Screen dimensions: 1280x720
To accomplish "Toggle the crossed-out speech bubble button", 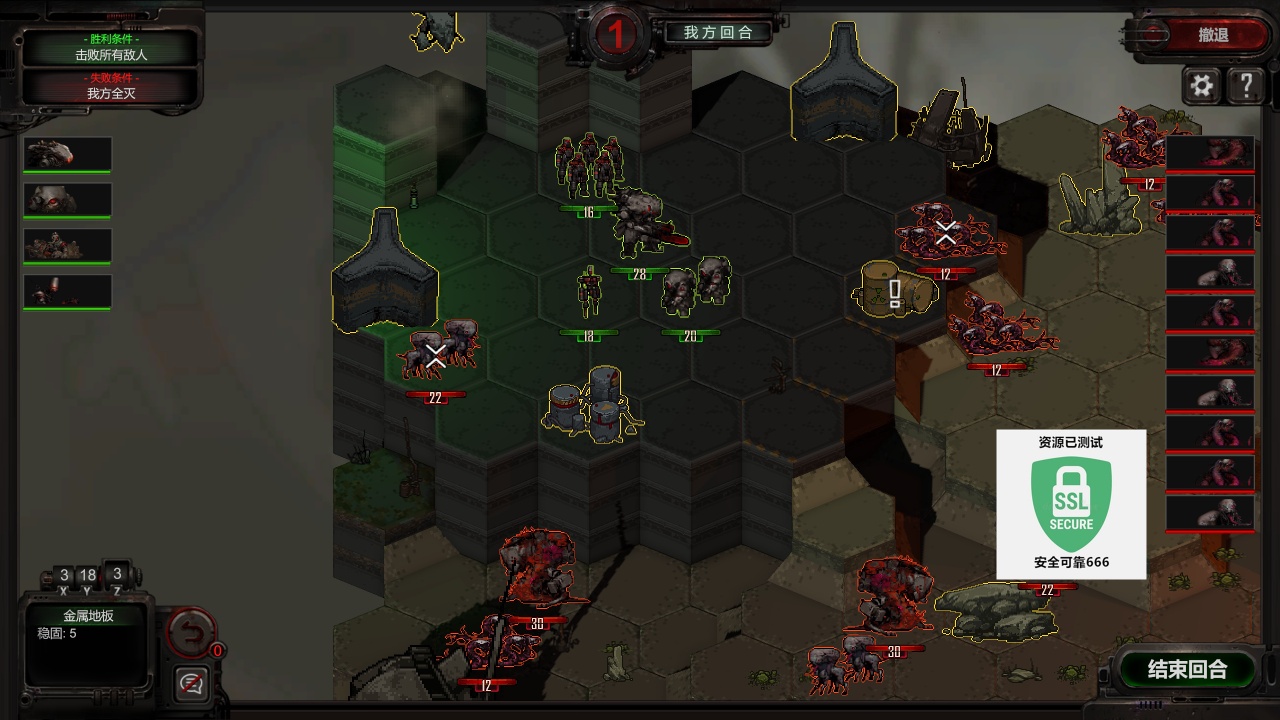I will [x=190, y=683].
